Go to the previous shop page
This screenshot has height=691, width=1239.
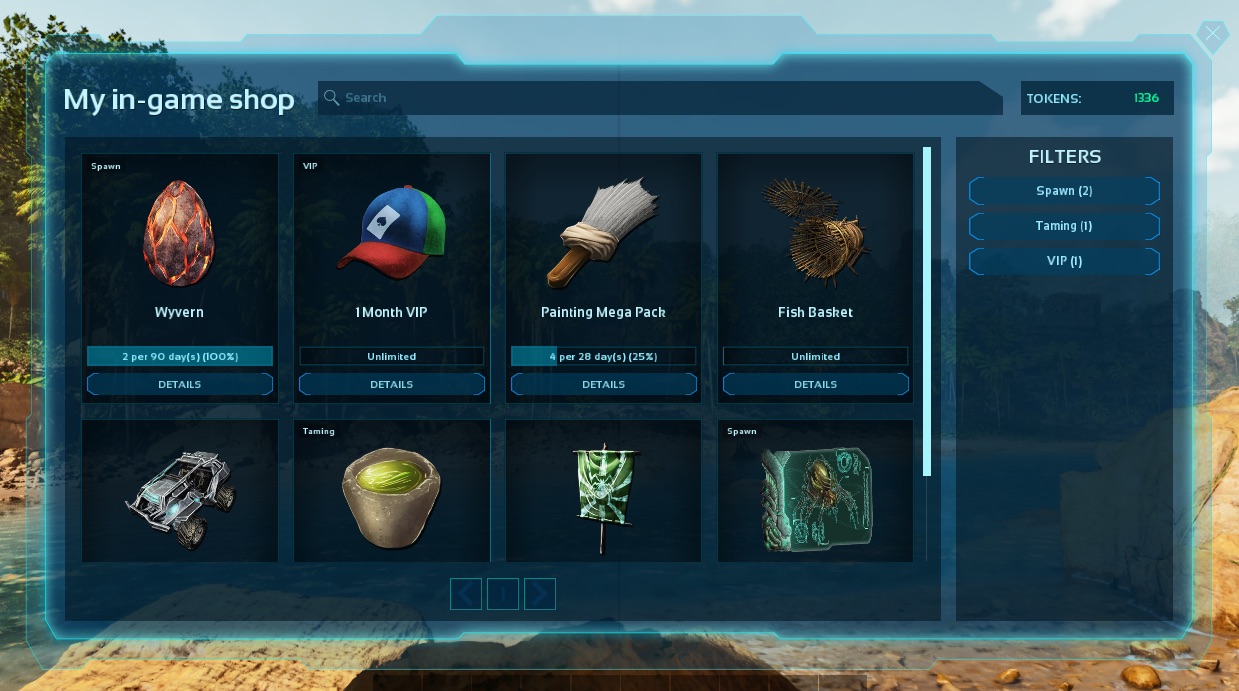(x=466, y=594)
